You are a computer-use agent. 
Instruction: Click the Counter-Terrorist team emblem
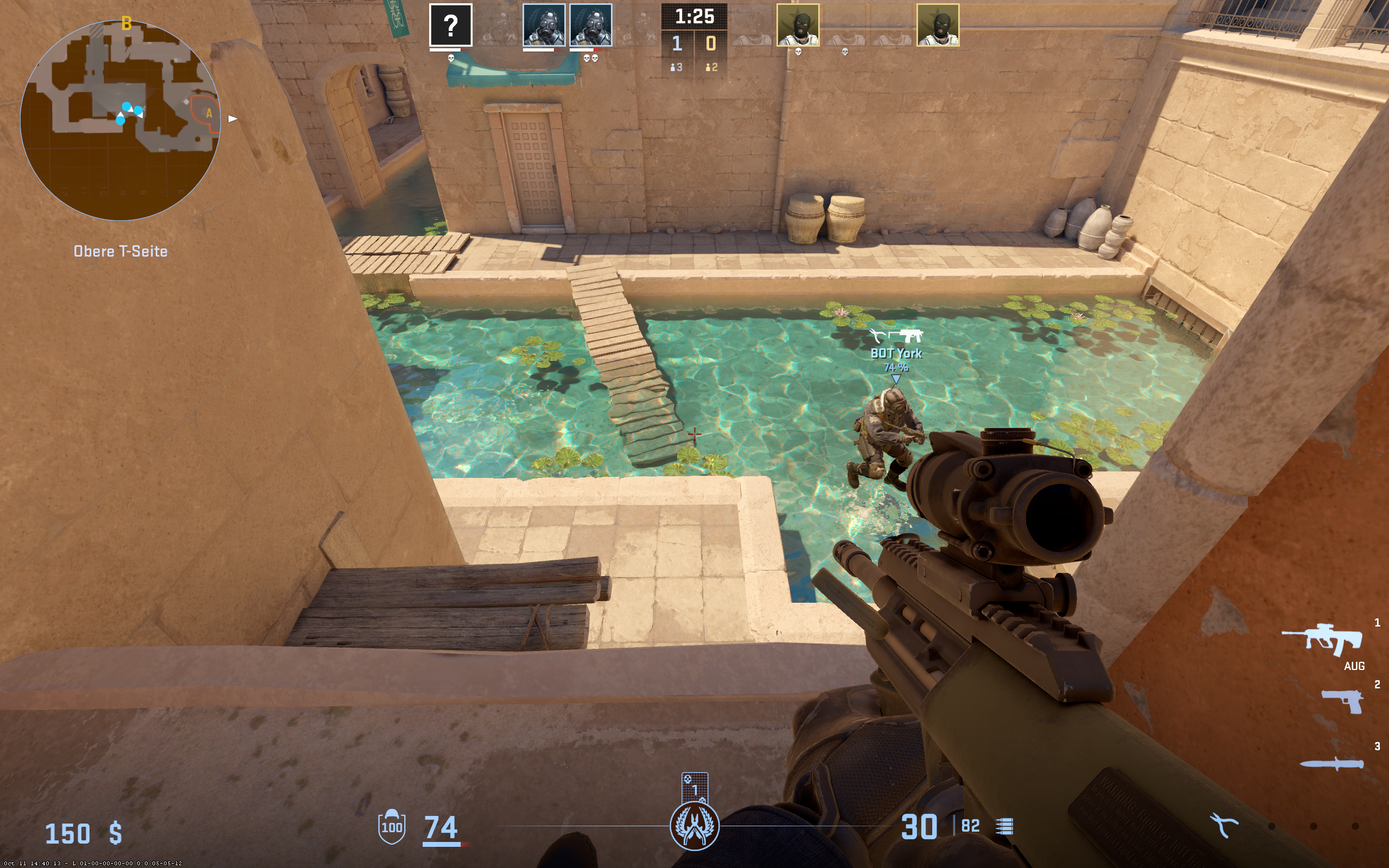(x=694, y=826)
